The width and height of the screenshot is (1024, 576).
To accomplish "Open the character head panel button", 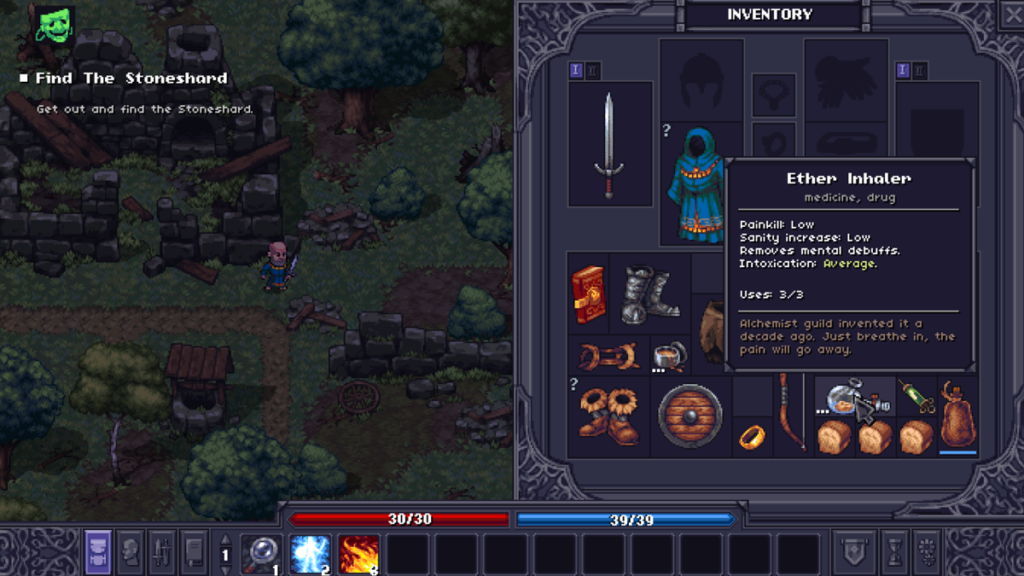I will 130,552.
